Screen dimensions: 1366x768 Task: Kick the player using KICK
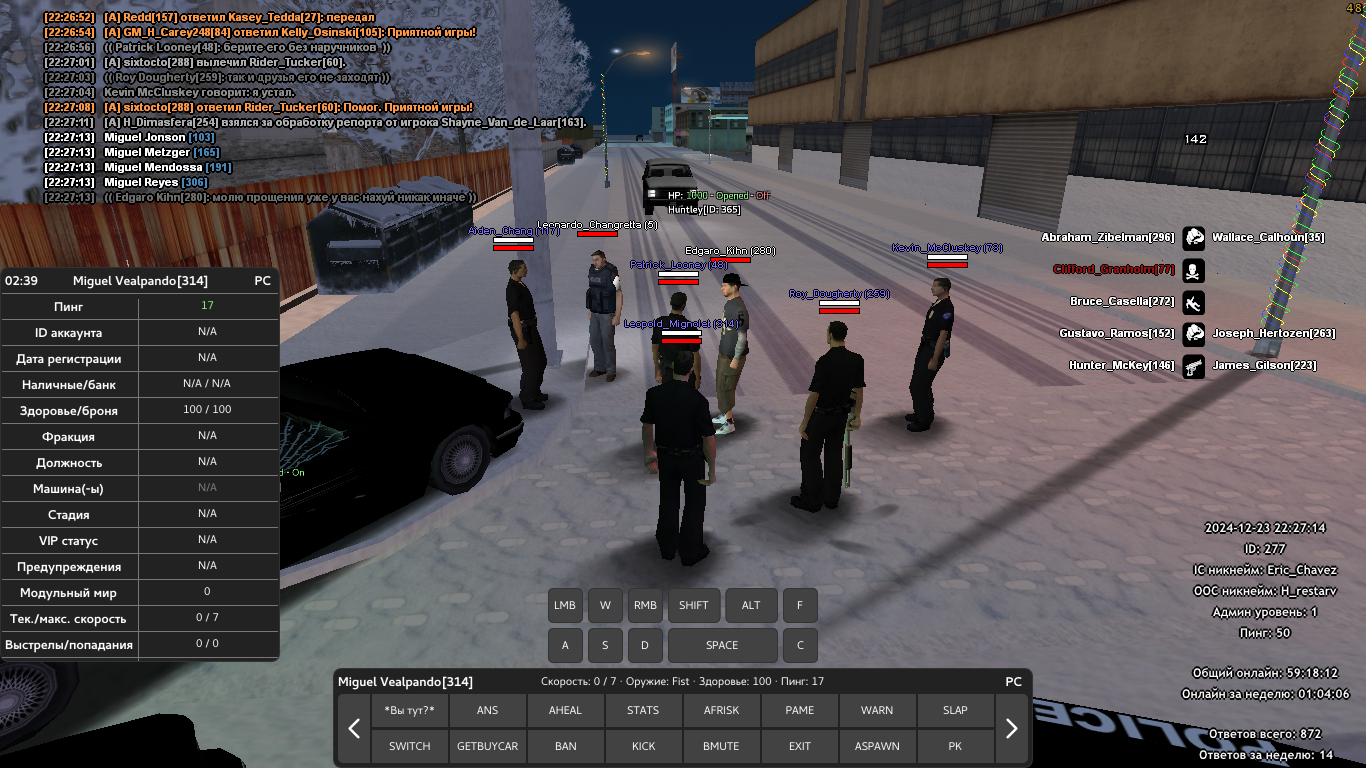tap(643, 746)
